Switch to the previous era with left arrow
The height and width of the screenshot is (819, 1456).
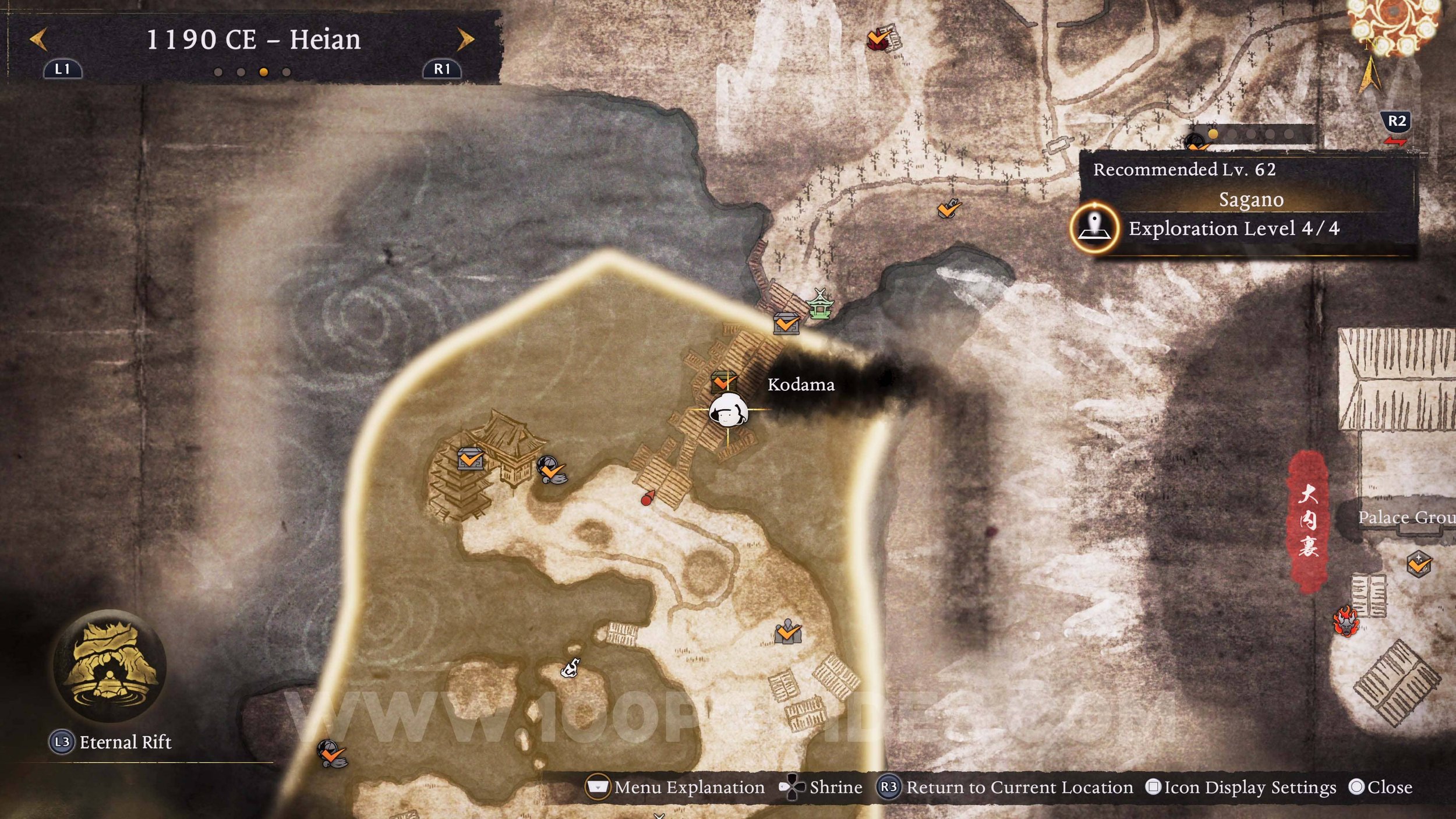click(38, 40)
